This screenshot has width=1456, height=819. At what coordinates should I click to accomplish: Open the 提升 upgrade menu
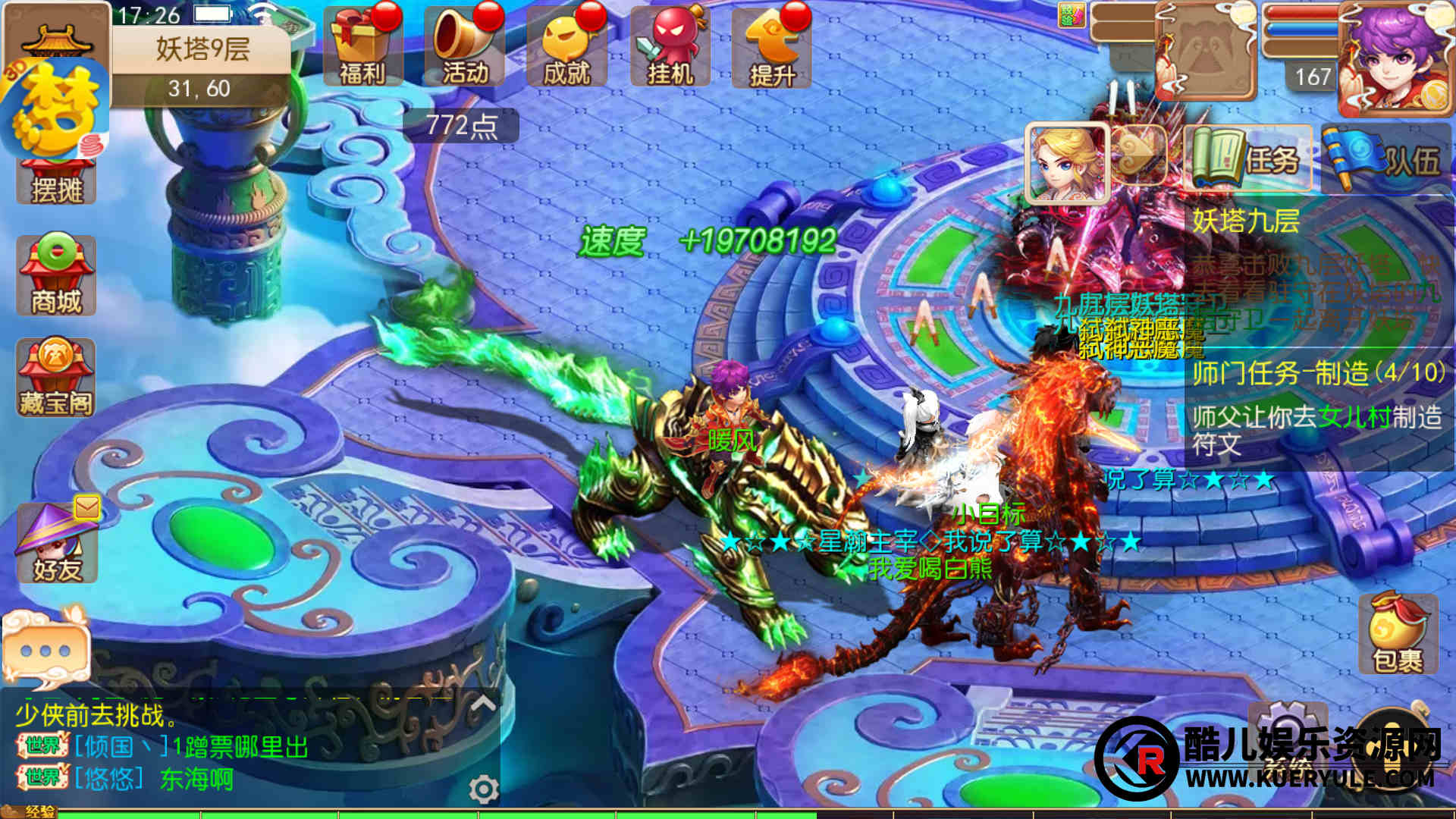pyautogui.click(x=771, y=48)
